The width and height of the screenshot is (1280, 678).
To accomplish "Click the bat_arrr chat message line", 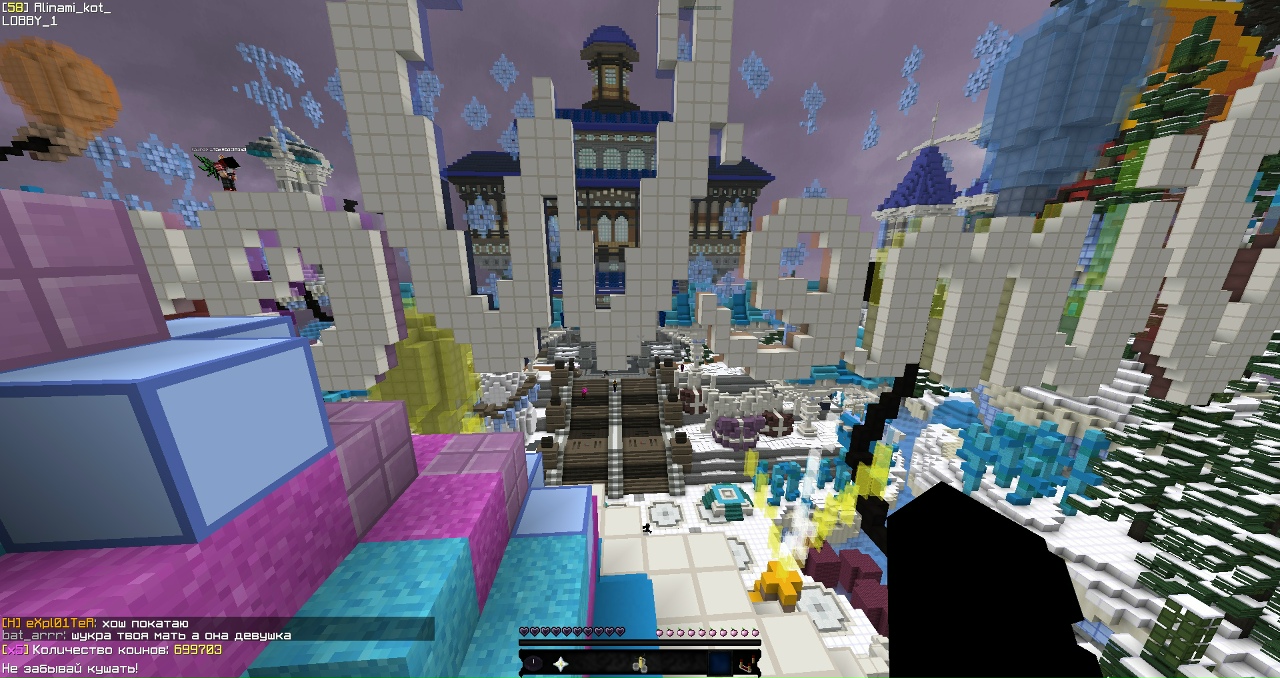I will pos(145,636).
